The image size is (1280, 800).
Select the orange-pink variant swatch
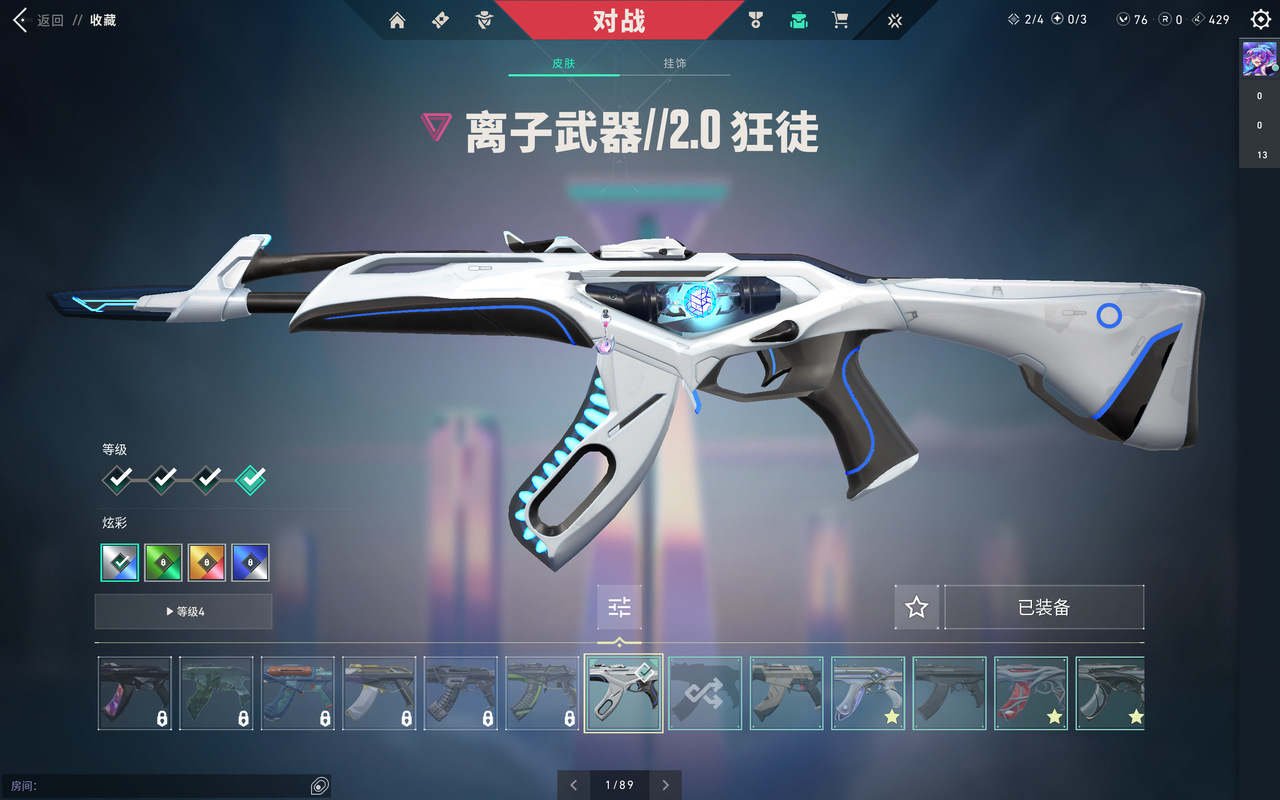(206, 562)
